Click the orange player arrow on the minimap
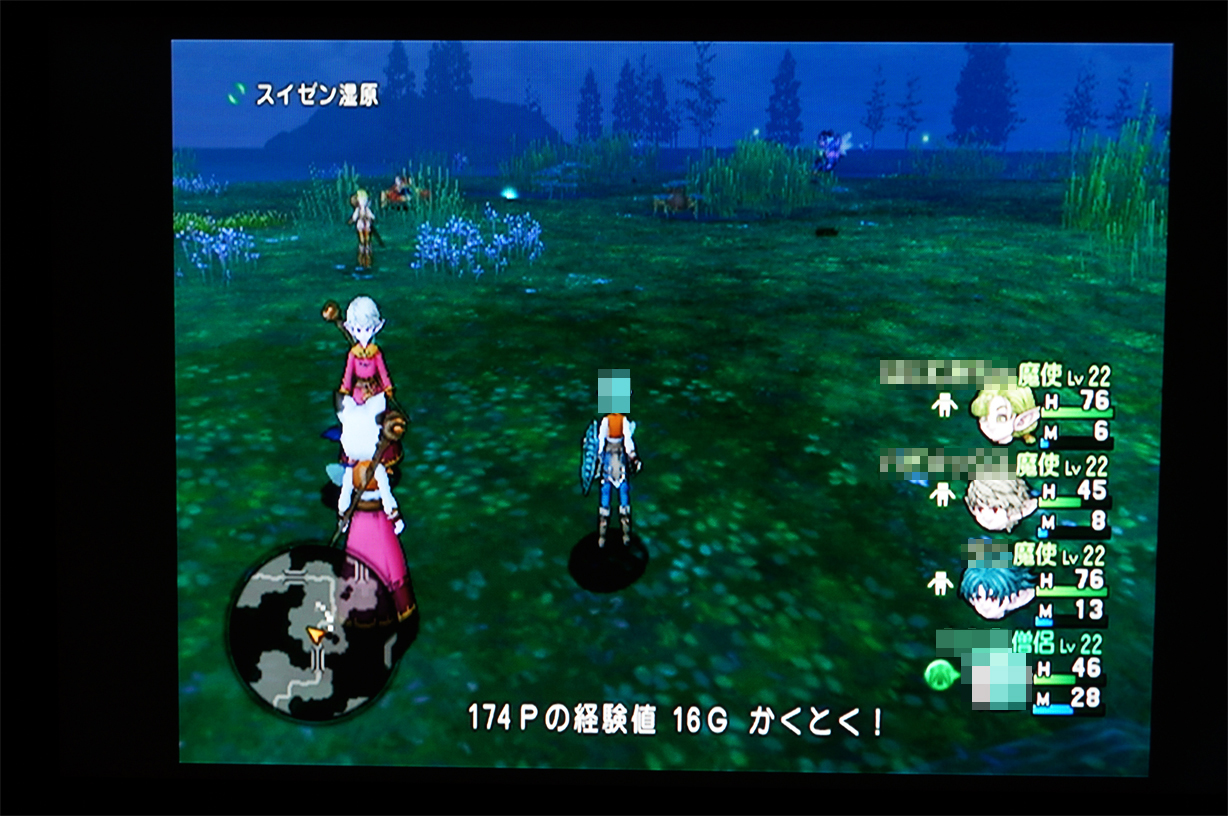1228x816 pixels. pyautogui.click(x=317, y=634)
